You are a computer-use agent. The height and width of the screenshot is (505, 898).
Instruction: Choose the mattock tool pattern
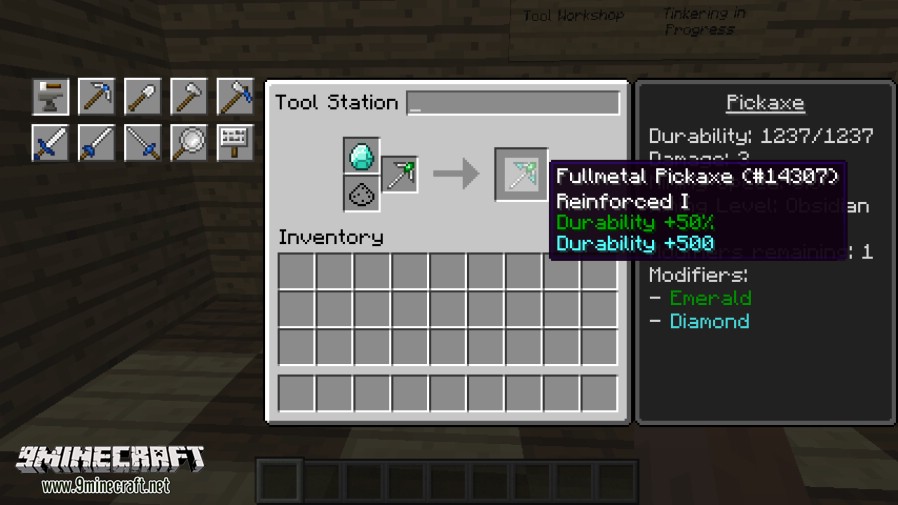[x=234, y=97]
